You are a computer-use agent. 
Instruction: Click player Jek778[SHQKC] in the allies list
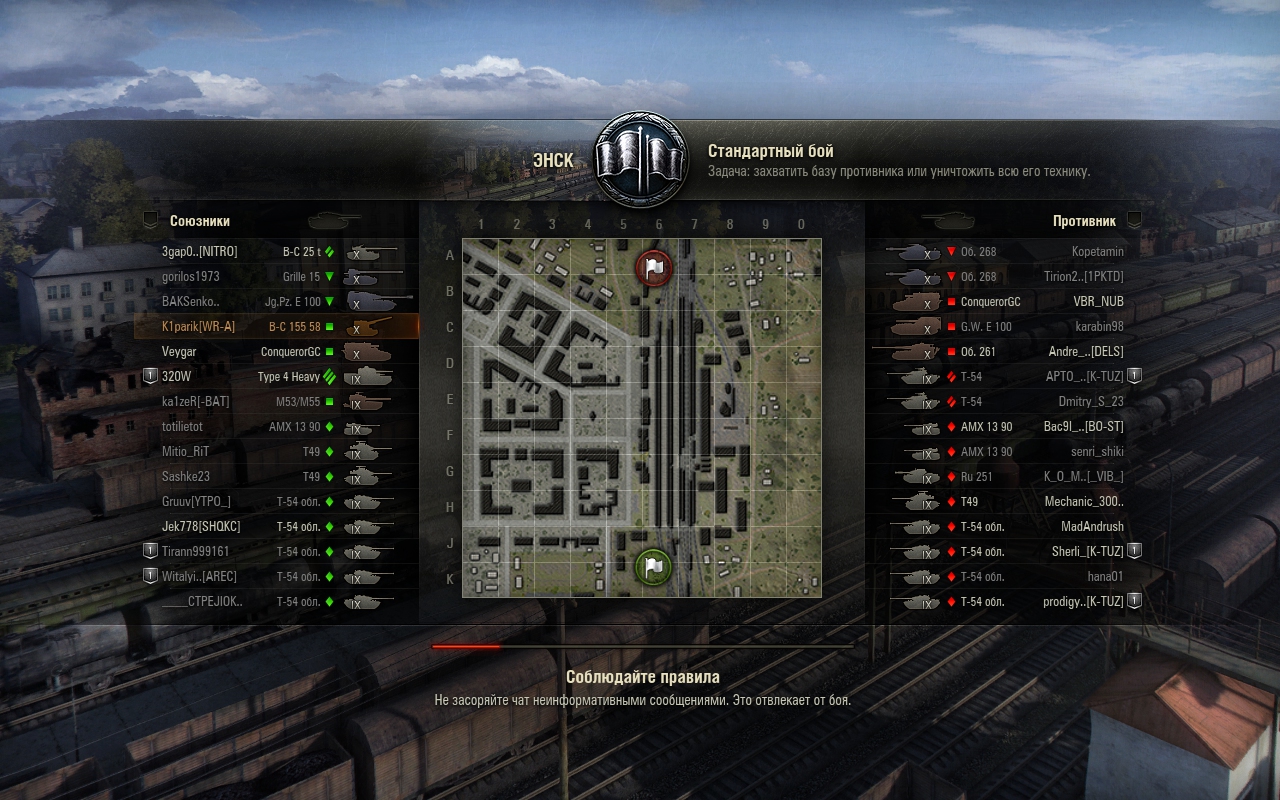pos(277,527)
